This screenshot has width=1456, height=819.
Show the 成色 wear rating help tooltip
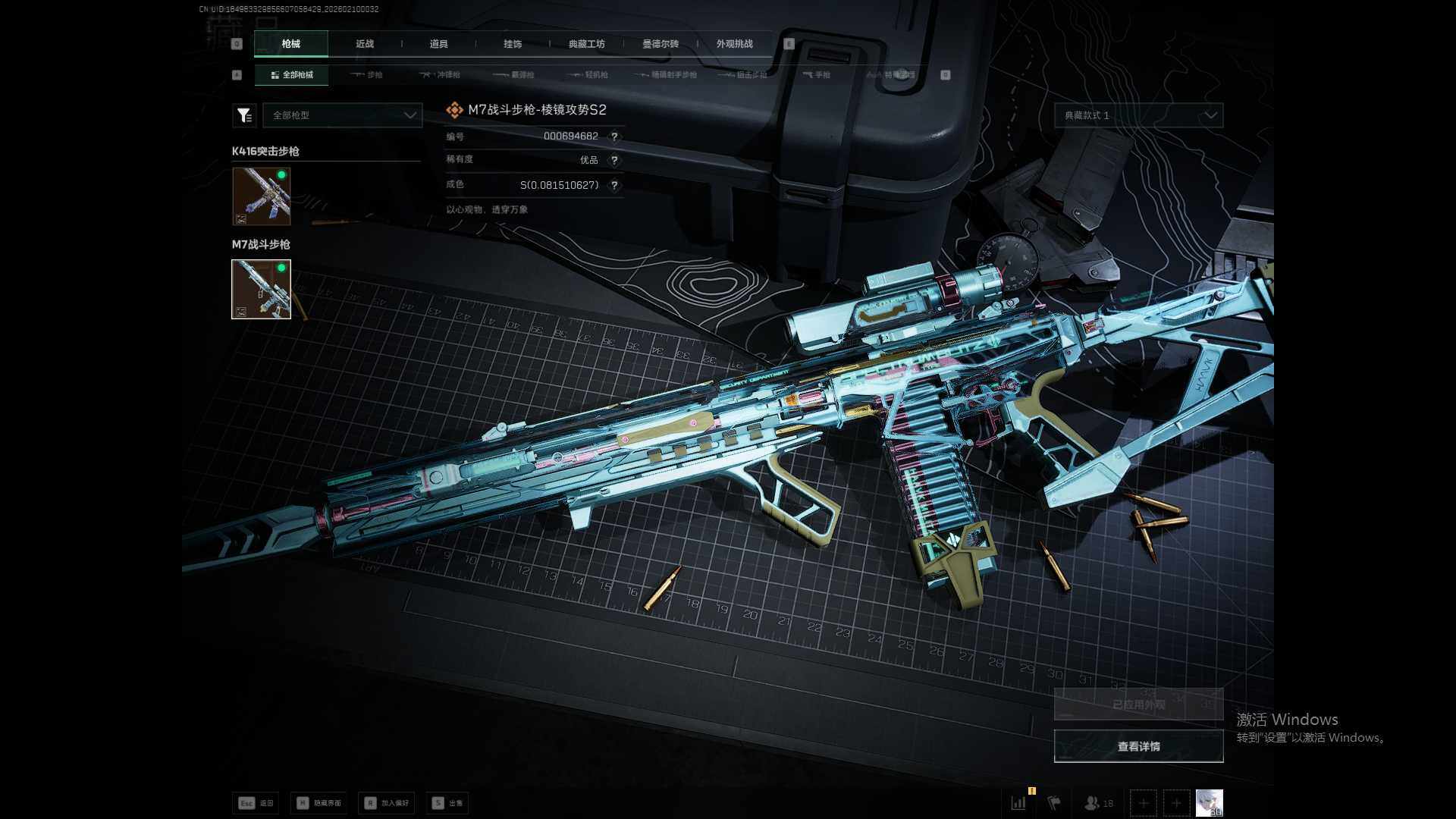point(614,185)
